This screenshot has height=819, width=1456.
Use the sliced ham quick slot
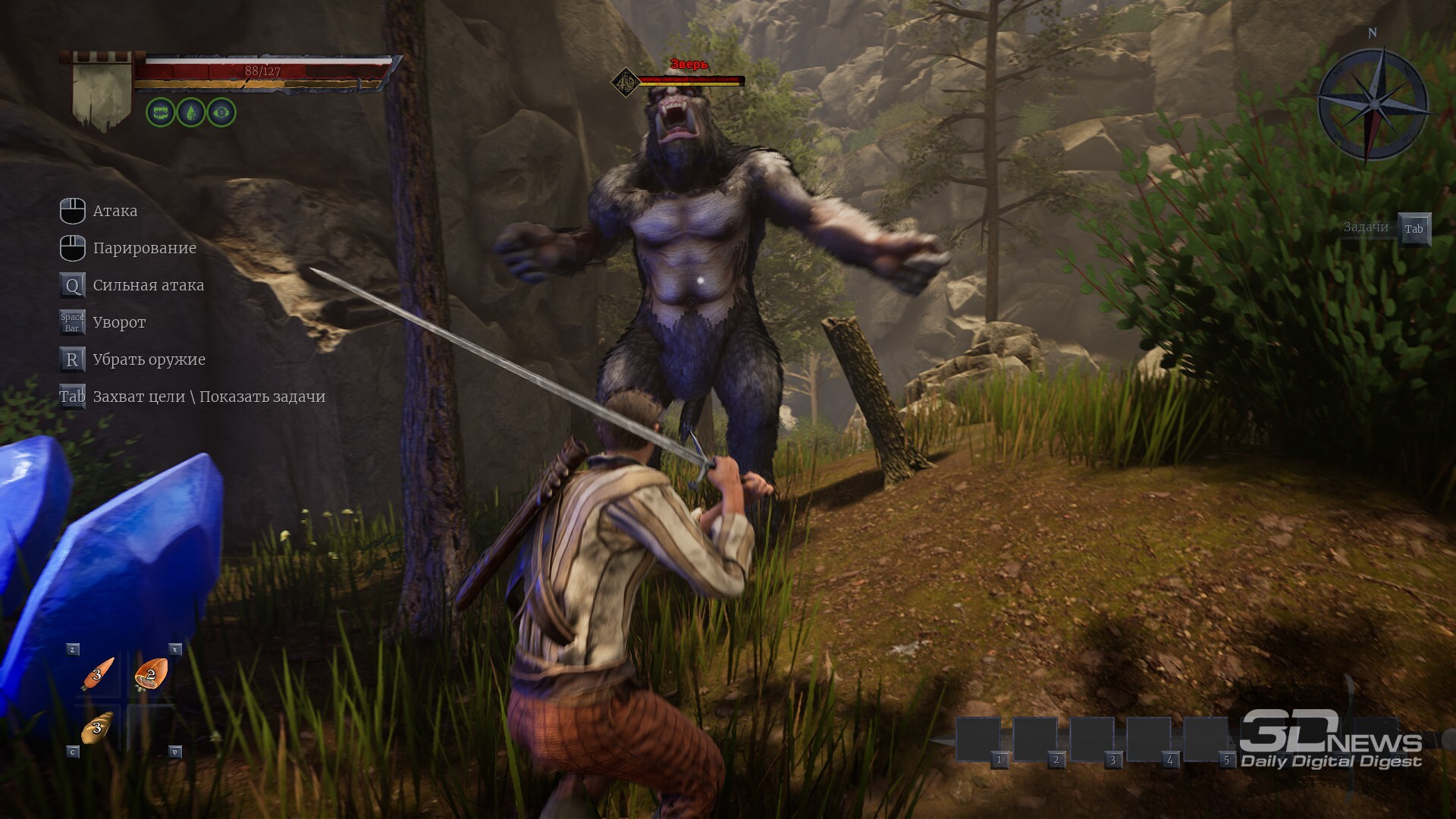pyautogui.click(x=151, y=673)
